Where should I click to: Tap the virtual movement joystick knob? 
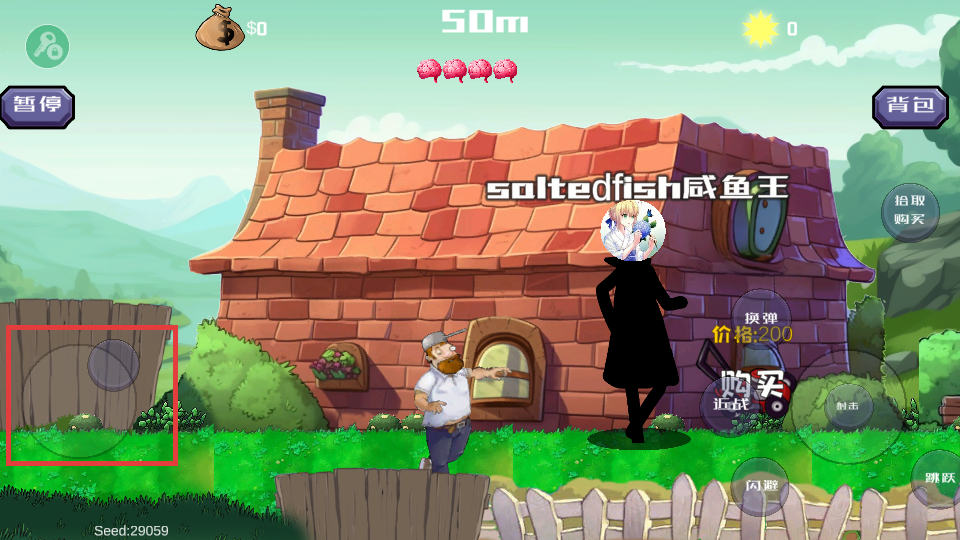(113, 365)
